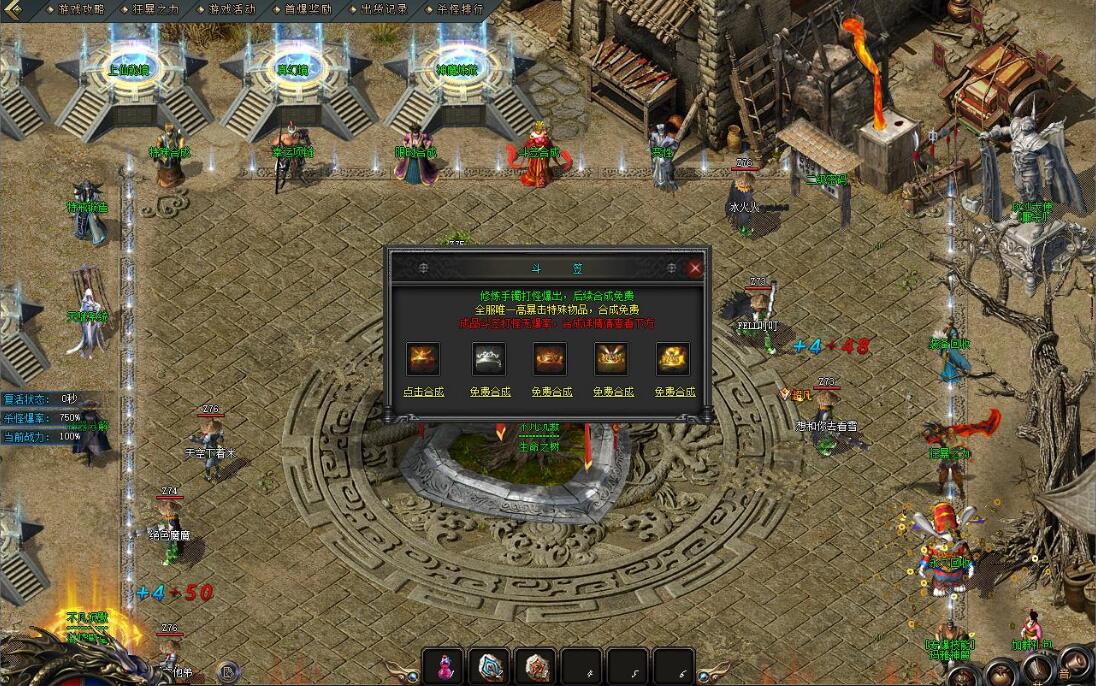The image size is (1096, 686).
Task: Use the blue stone hotbar slot
Action: [x=489, y=666]
